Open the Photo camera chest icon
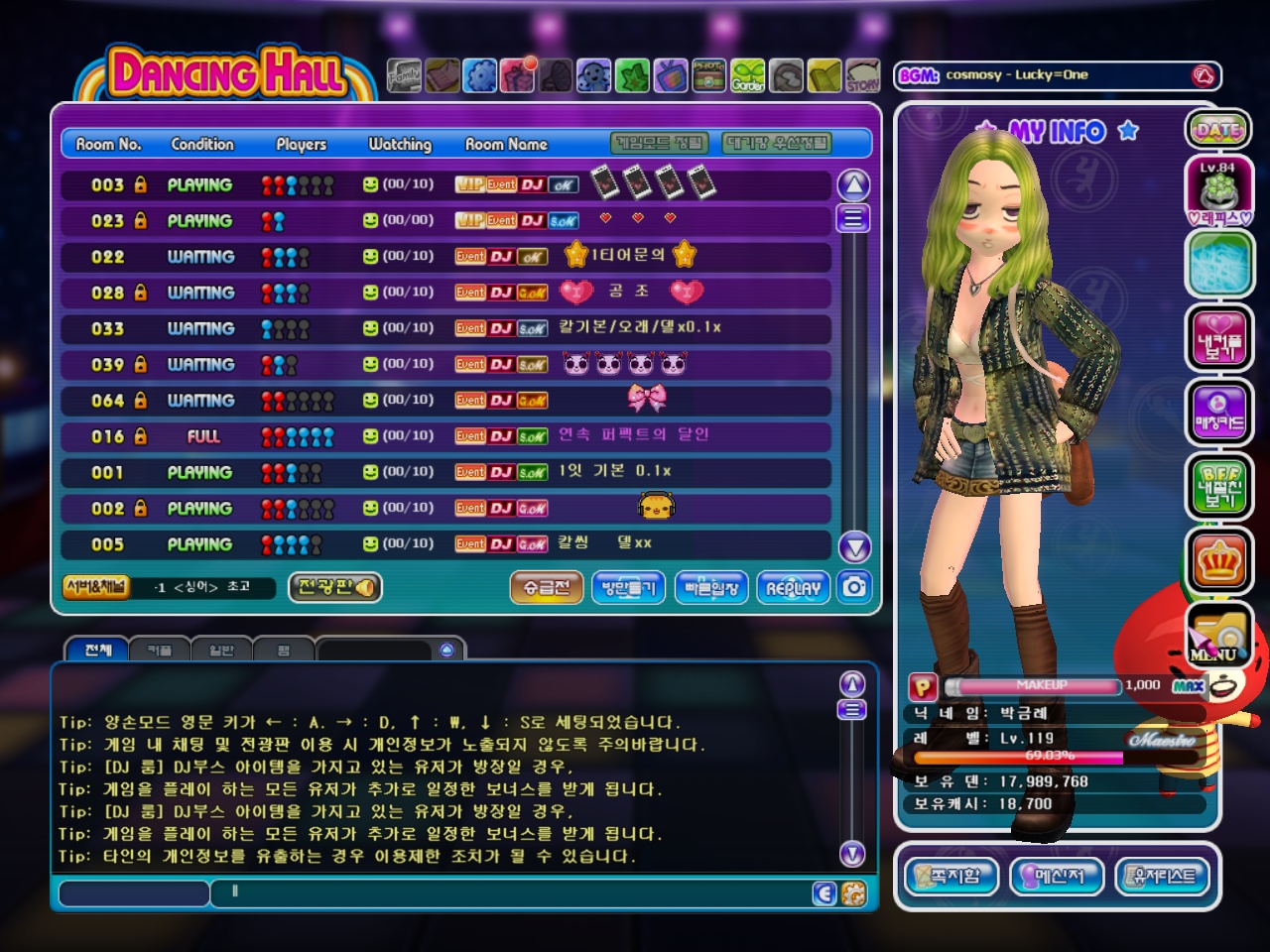Screen dimensions: 1270x952 [708, 75]
